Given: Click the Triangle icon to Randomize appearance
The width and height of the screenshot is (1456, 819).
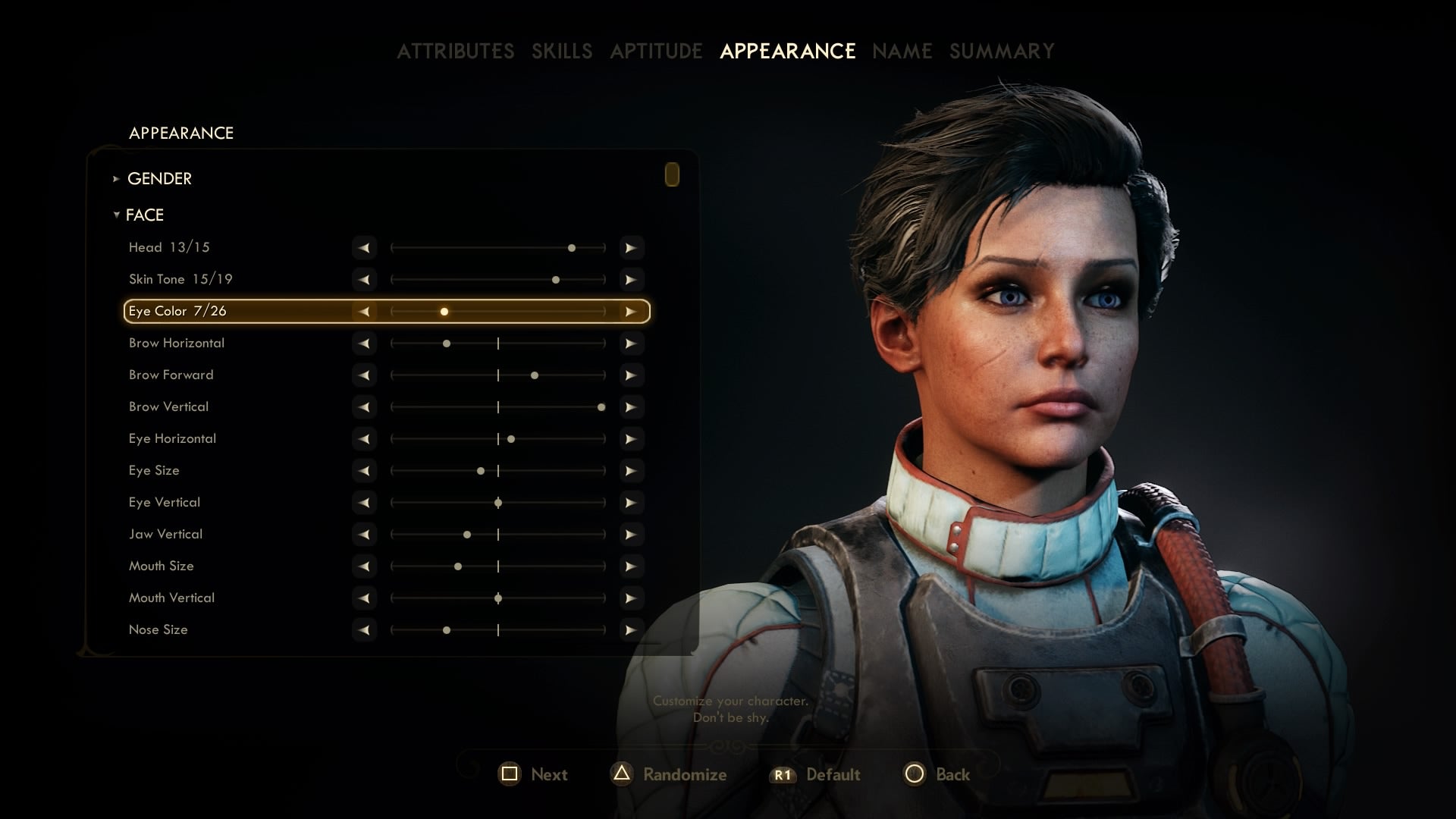Looking at the screenshot, I should point(621,774).
